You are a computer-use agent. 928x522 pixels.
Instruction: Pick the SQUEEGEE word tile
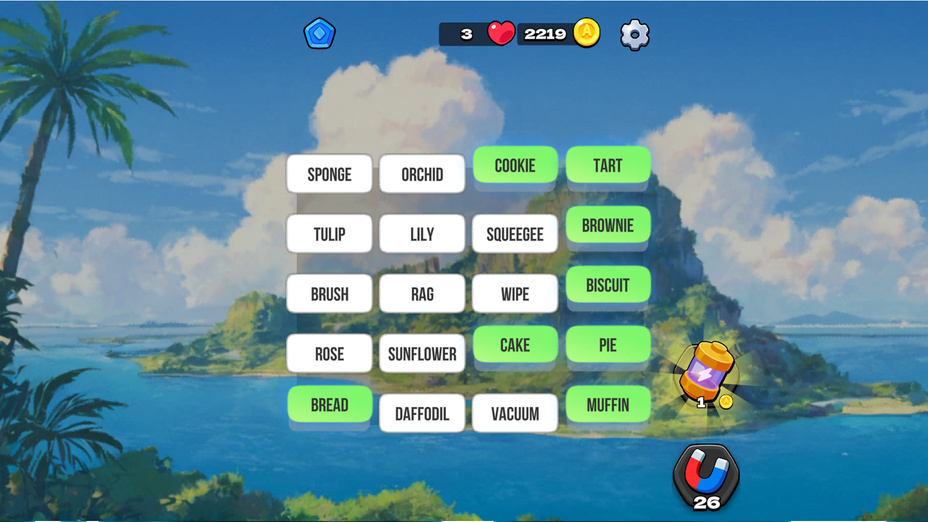[x=515, y=234]
